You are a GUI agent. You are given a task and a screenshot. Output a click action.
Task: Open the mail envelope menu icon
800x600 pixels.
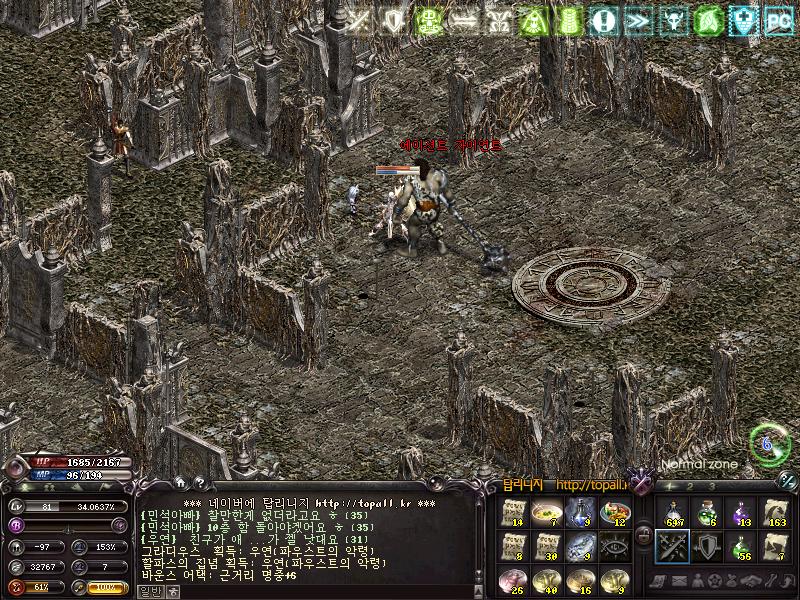tap(679, 581)
